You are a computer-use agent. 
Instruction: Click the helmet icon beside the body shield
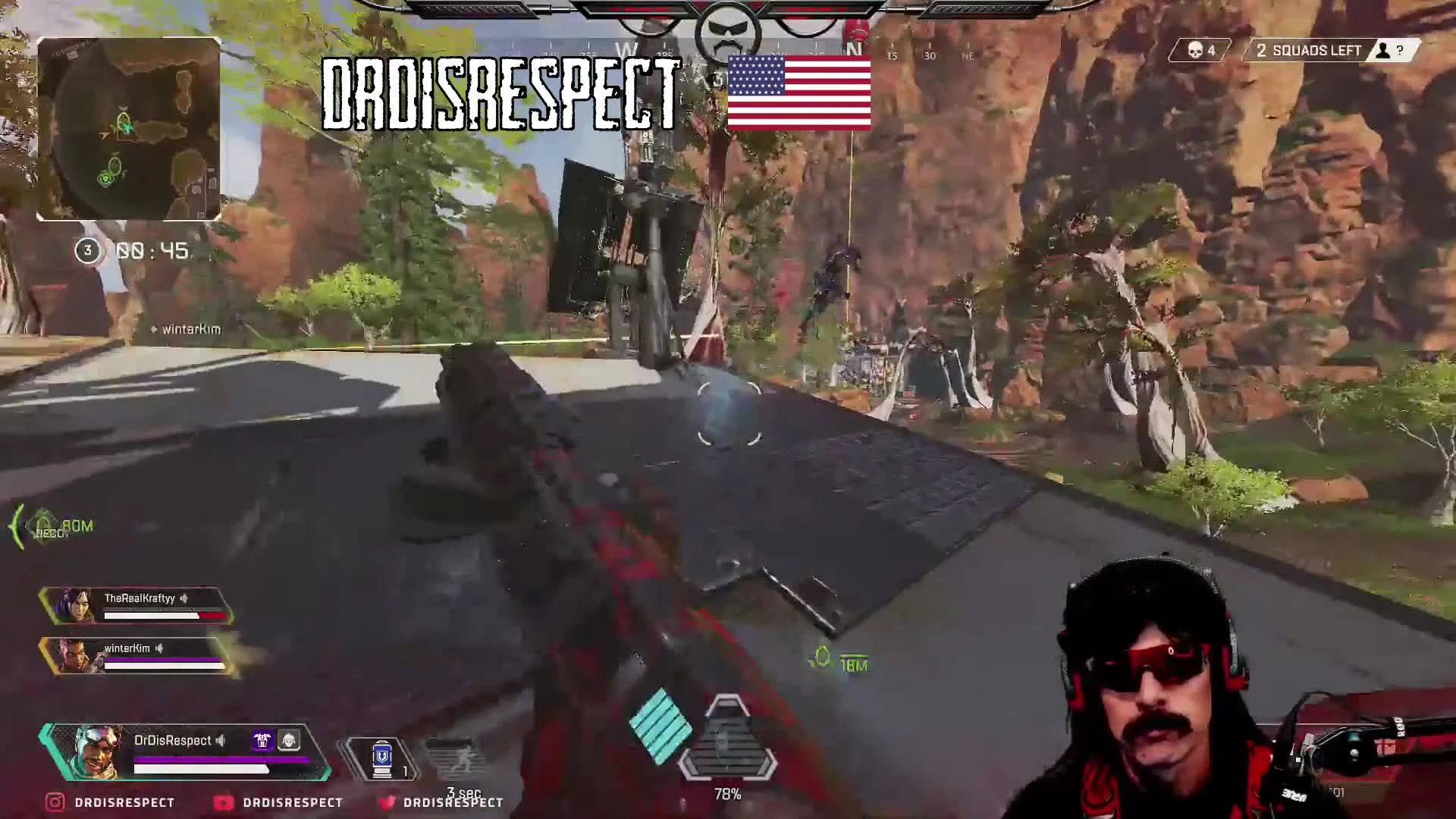(x=289, y=739)
